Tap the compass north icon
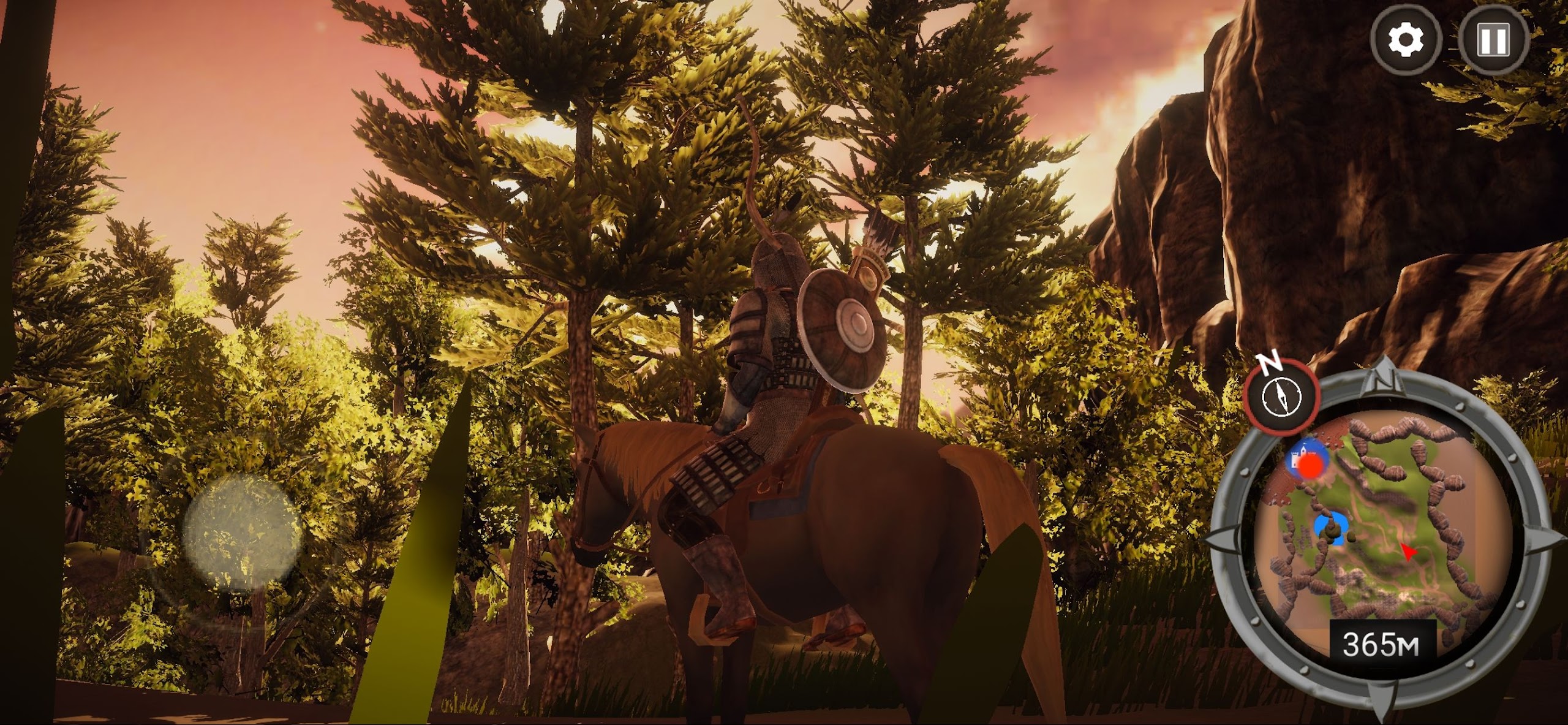Image resolution: width=1568 pixels, height=725 pixels. [x=1280, y=396]
